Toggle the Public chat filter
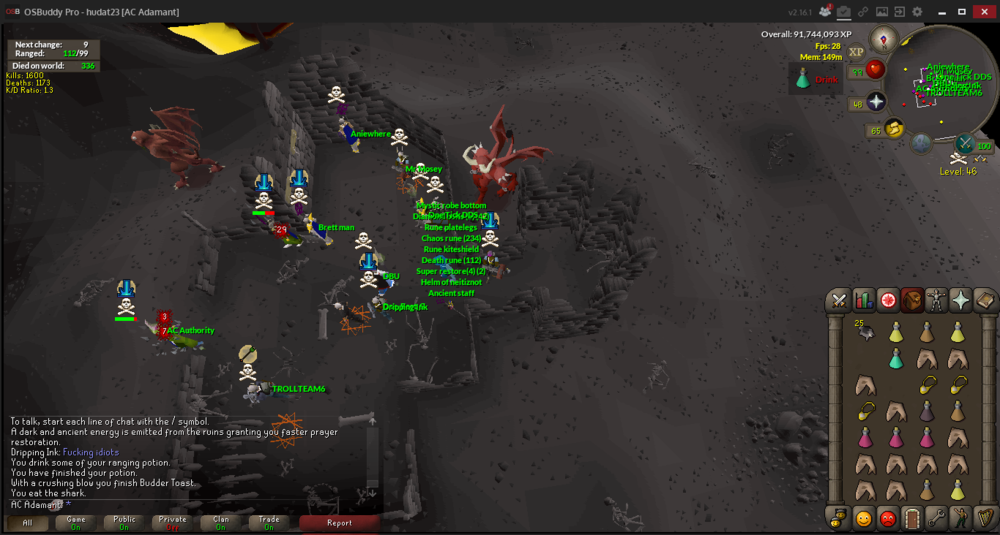This screenshot has height=535, width=1000. (124, 522)
